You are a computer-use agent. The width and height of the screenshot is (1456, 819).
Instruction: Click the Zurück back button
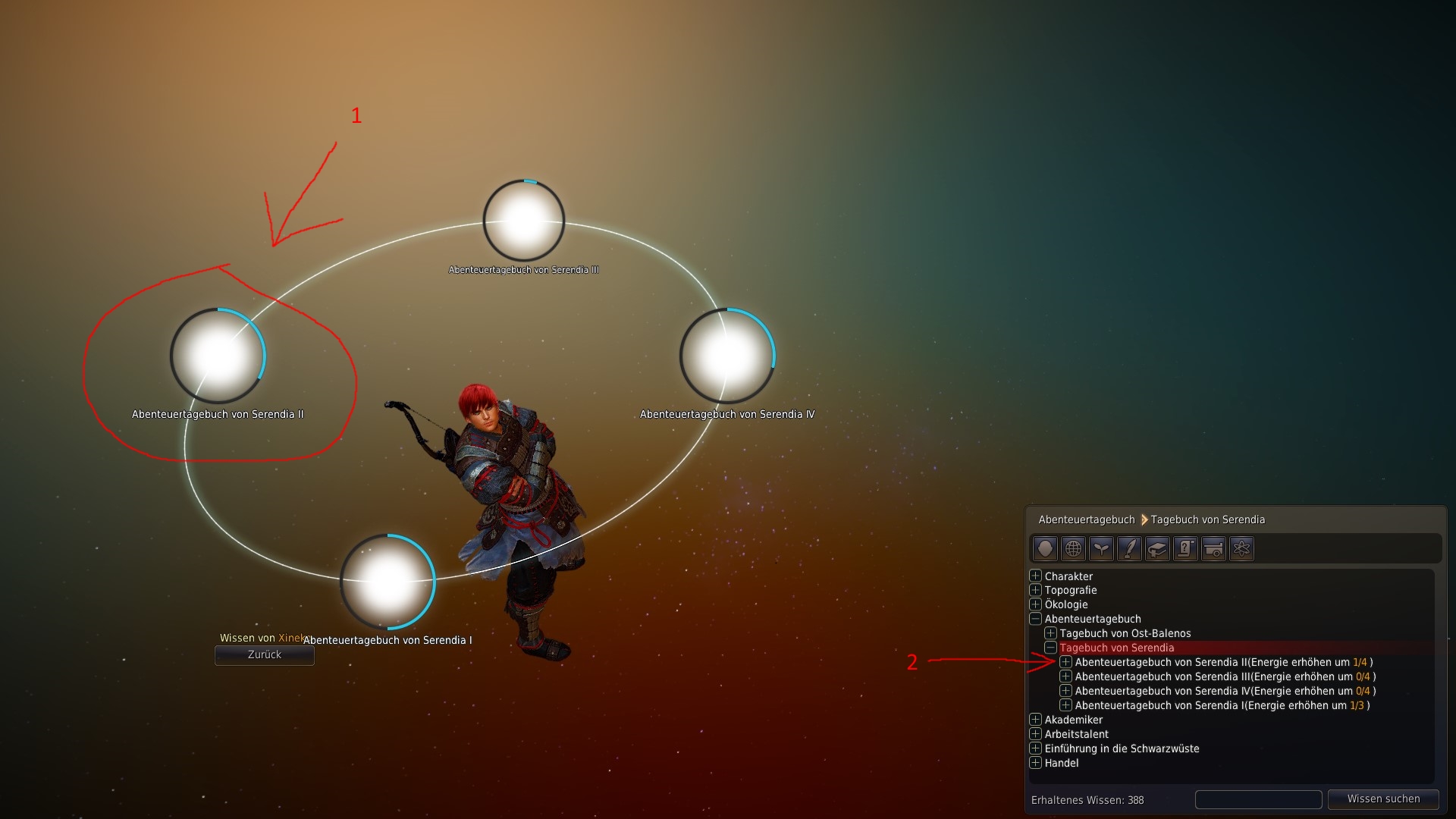point(264,654)
